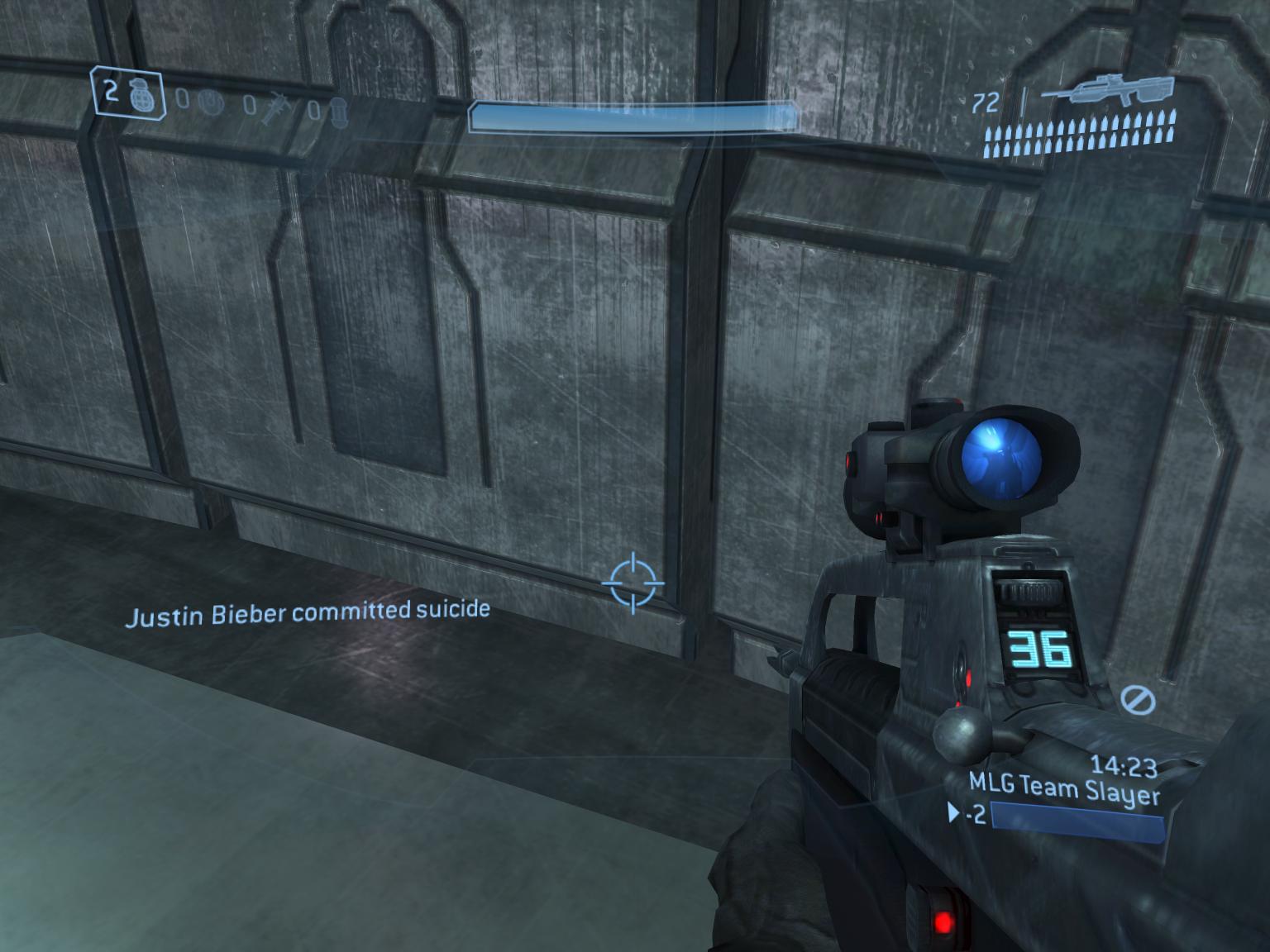Click the crossed-out circle icon
The width and height of the screenshot is (1270, 952).
tap(1138, 699)
